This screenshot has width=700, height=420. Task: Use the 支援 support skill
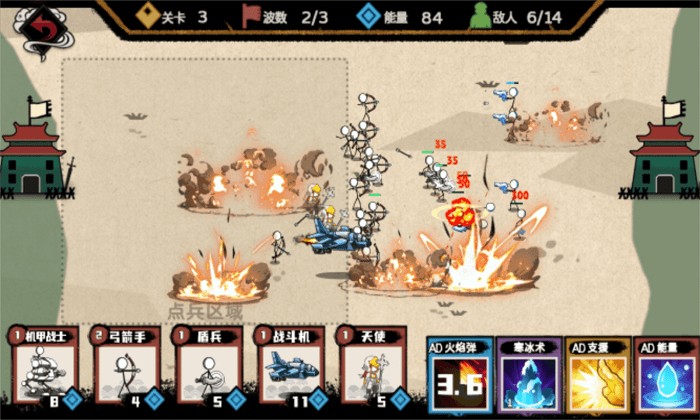pos(598,378)
